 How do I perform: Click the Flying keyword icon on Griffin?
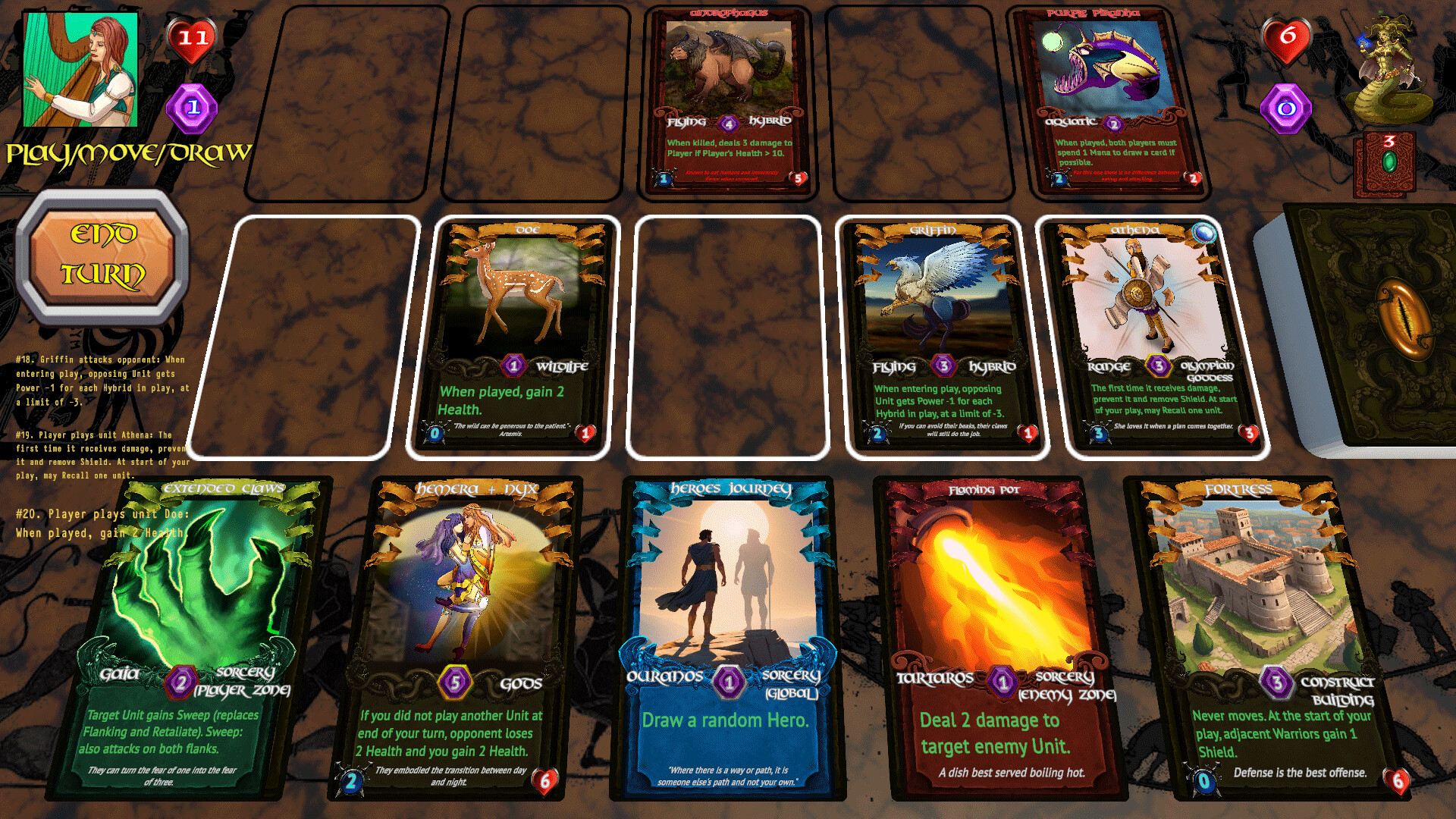(x=895, y=366)
